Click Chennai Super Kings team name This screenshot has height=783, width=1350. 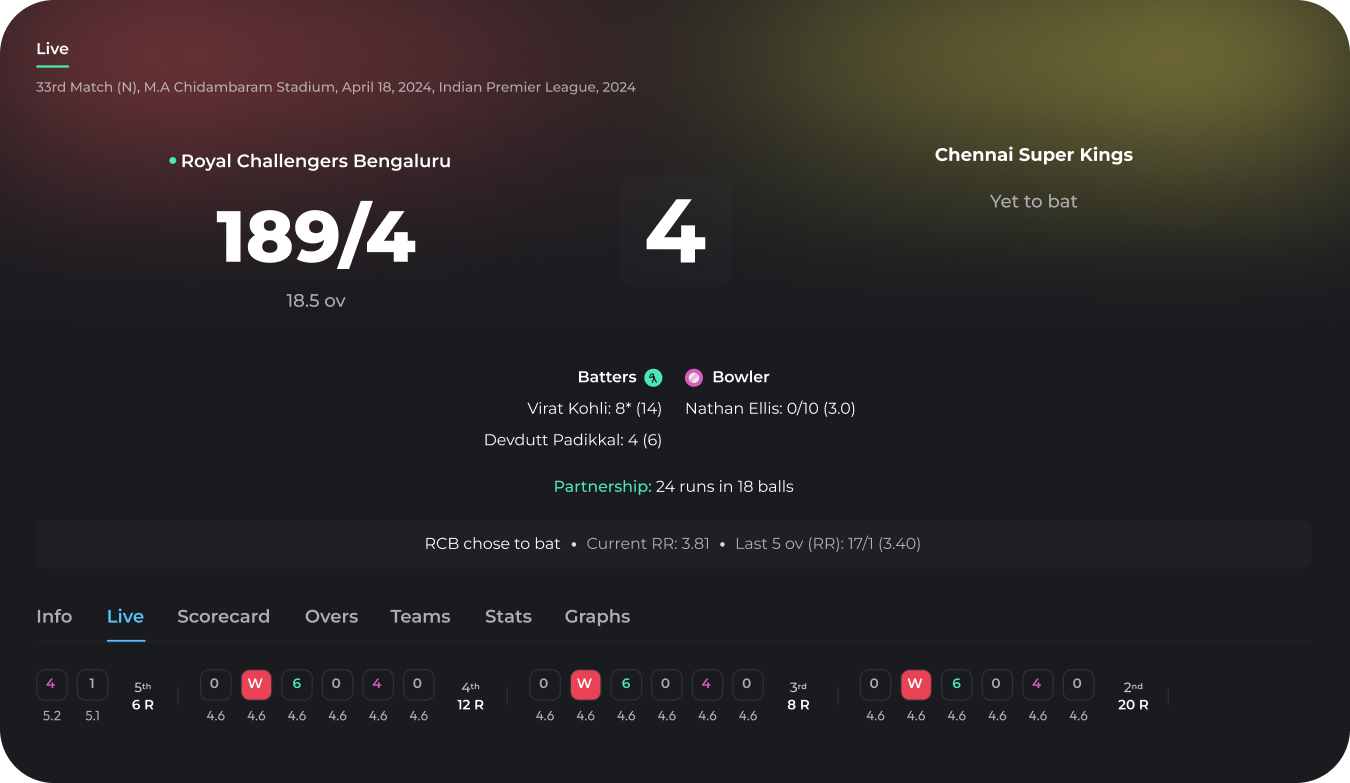pyautogui.click(x=1033, y=155)
